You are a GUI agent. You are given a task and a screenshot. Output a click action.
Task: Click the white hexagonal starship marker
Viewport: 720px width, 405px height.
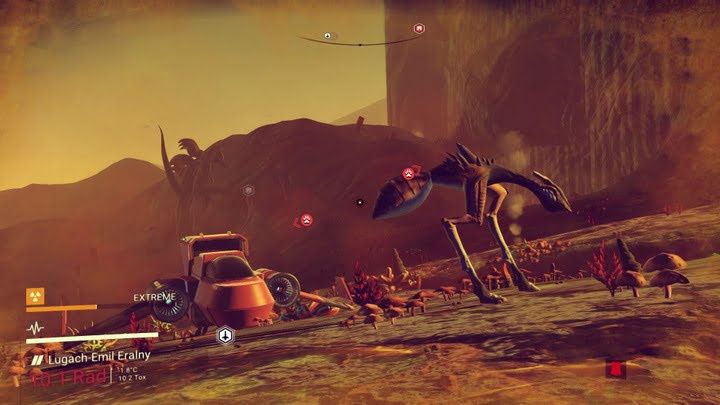[x=225, y=335]
